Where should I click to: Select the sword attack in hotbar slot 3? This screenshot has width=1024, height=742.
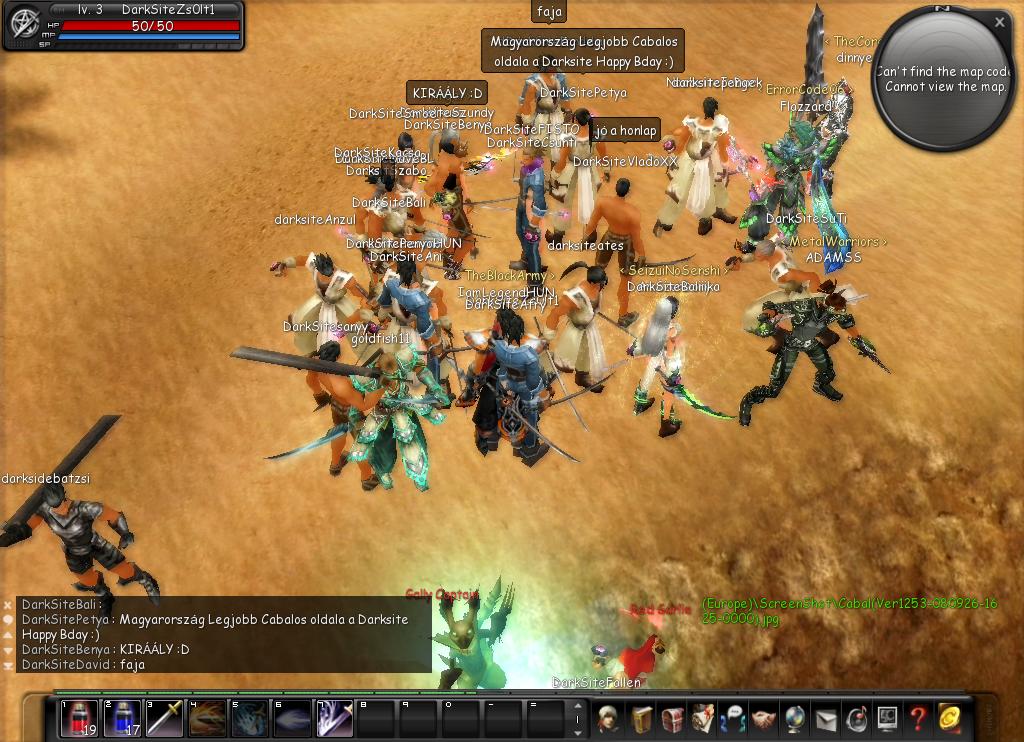pyautogui.click(x=165, y=717)
